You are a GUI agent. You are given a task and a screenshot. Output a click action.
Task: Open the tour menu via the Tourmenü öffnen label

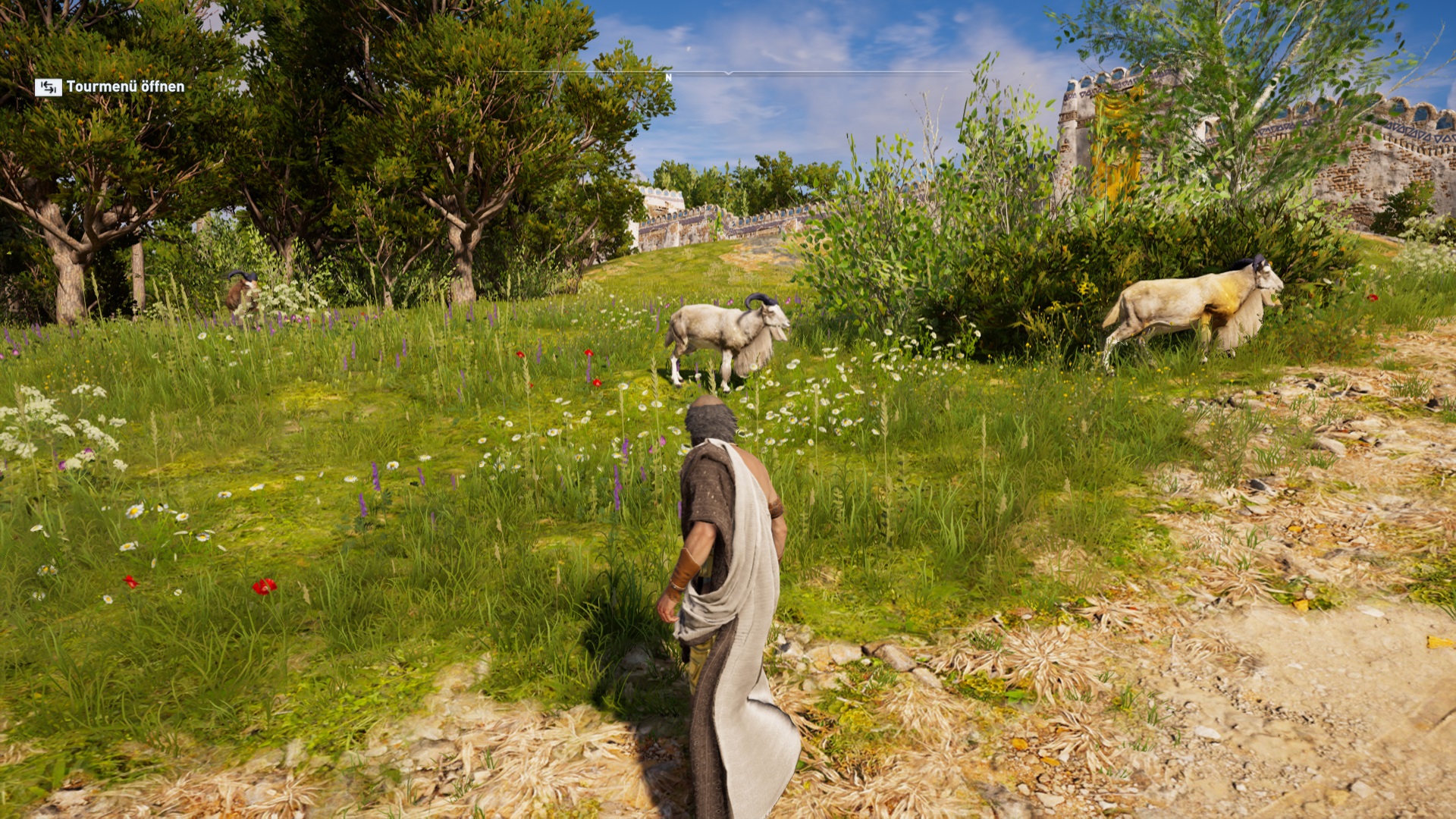(x=124, y=87)
